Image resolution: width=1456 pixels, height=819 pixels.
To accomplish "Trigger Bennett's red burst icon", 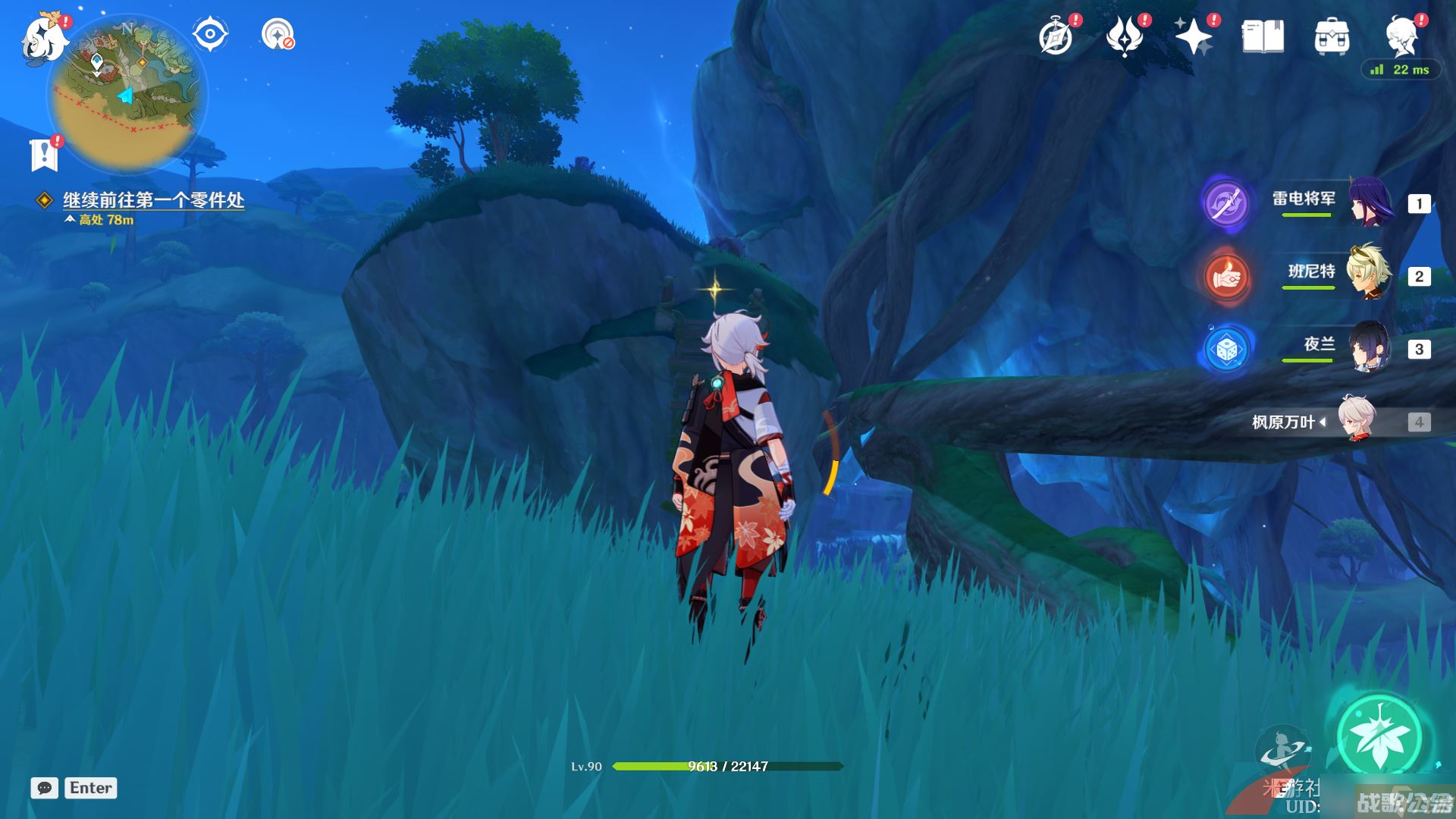I will (1226, 277).
